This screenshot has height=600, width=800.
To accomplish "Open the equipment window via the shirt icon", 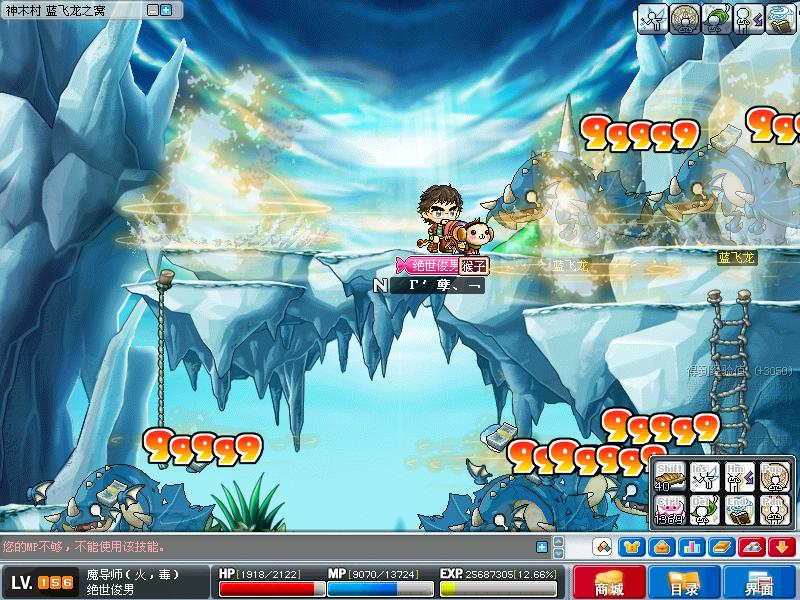I will click(x=632, y=546).
